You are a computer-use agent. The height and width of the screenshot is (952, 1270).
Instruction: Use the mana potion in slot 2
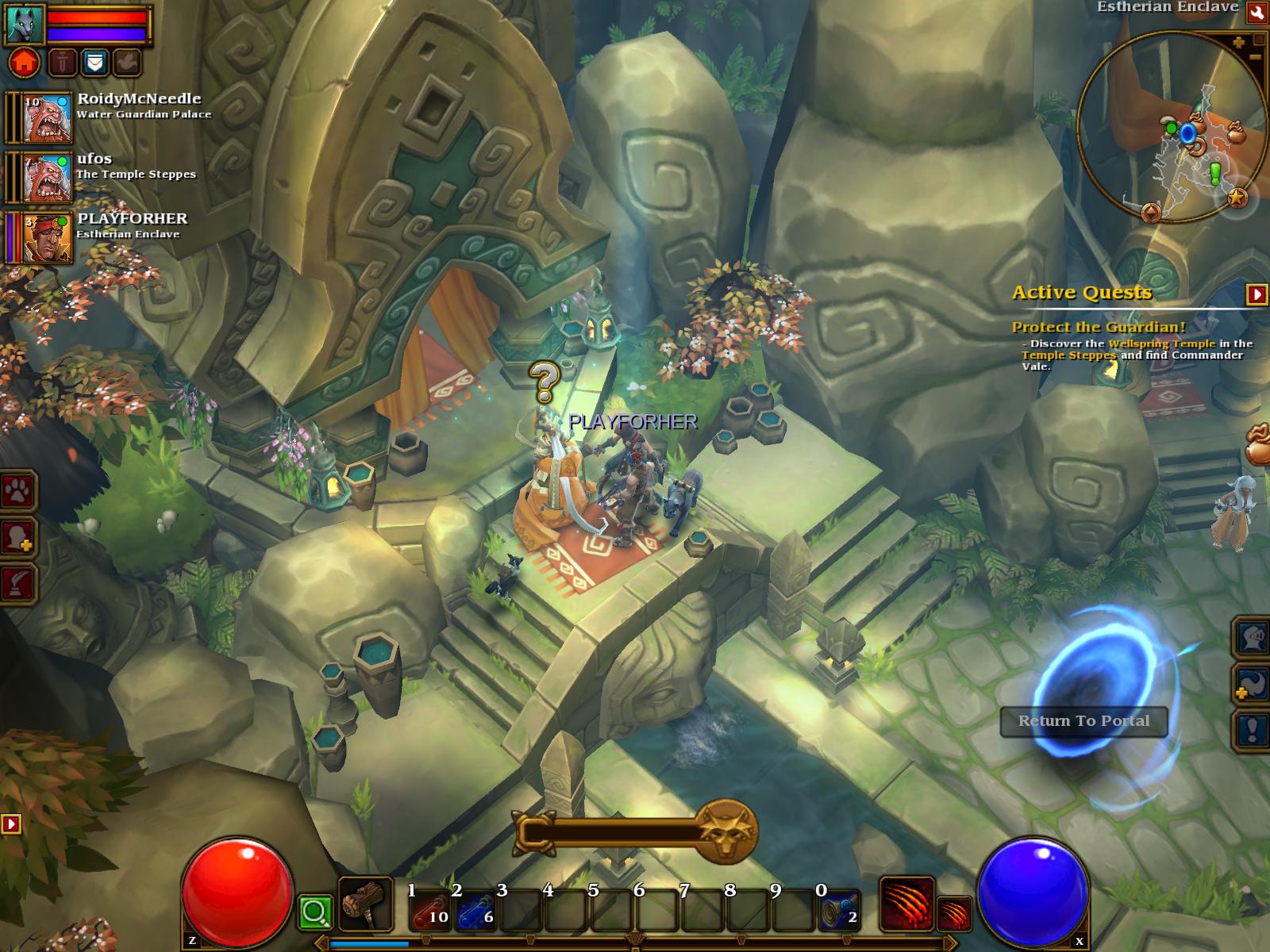476,910
